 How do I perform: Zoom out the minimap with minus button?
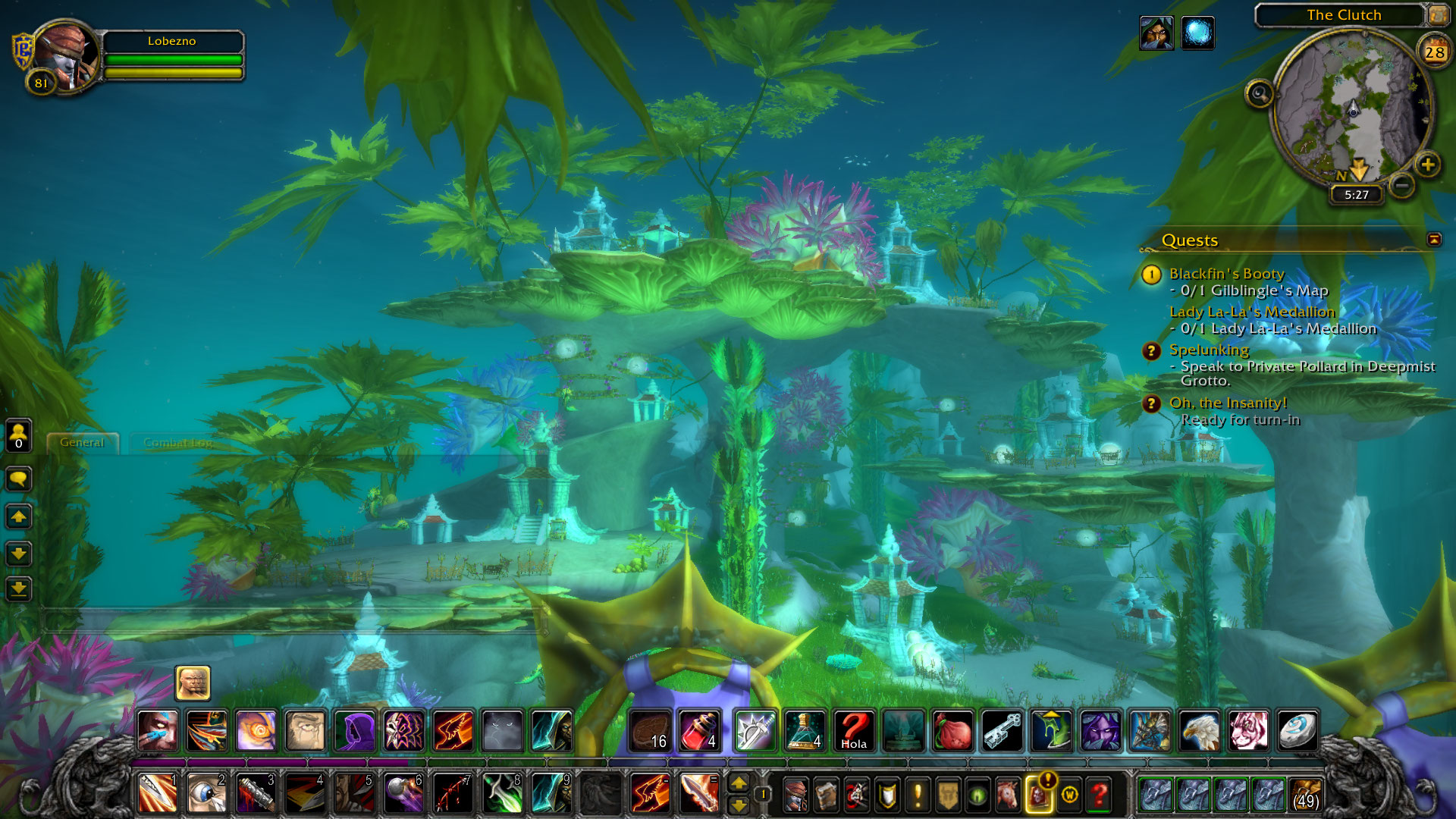(1402, 184)
